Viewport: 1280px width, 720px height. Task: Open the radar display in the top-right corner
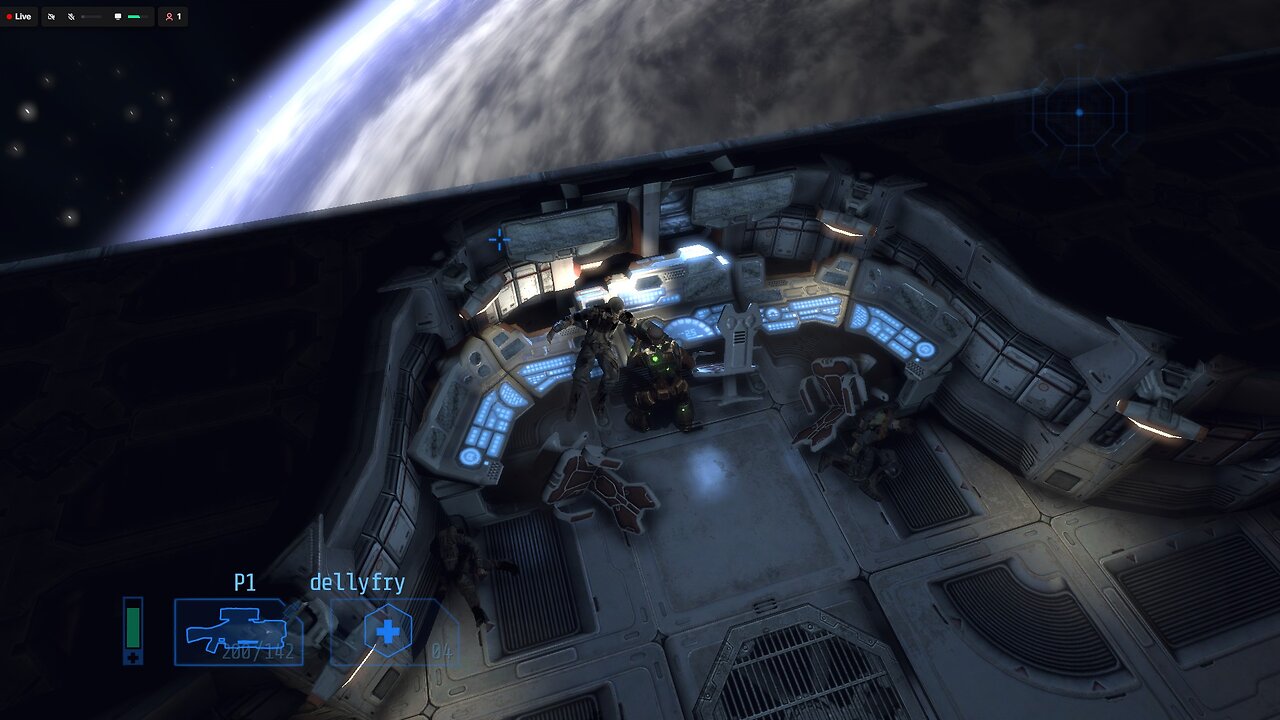[x=1077, y=112]
